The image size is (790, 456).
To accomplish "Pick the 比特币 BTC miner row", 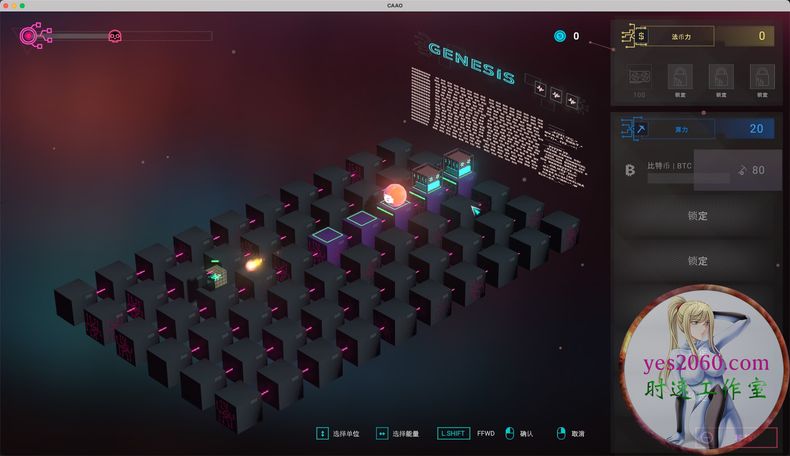I will [695, 170].
